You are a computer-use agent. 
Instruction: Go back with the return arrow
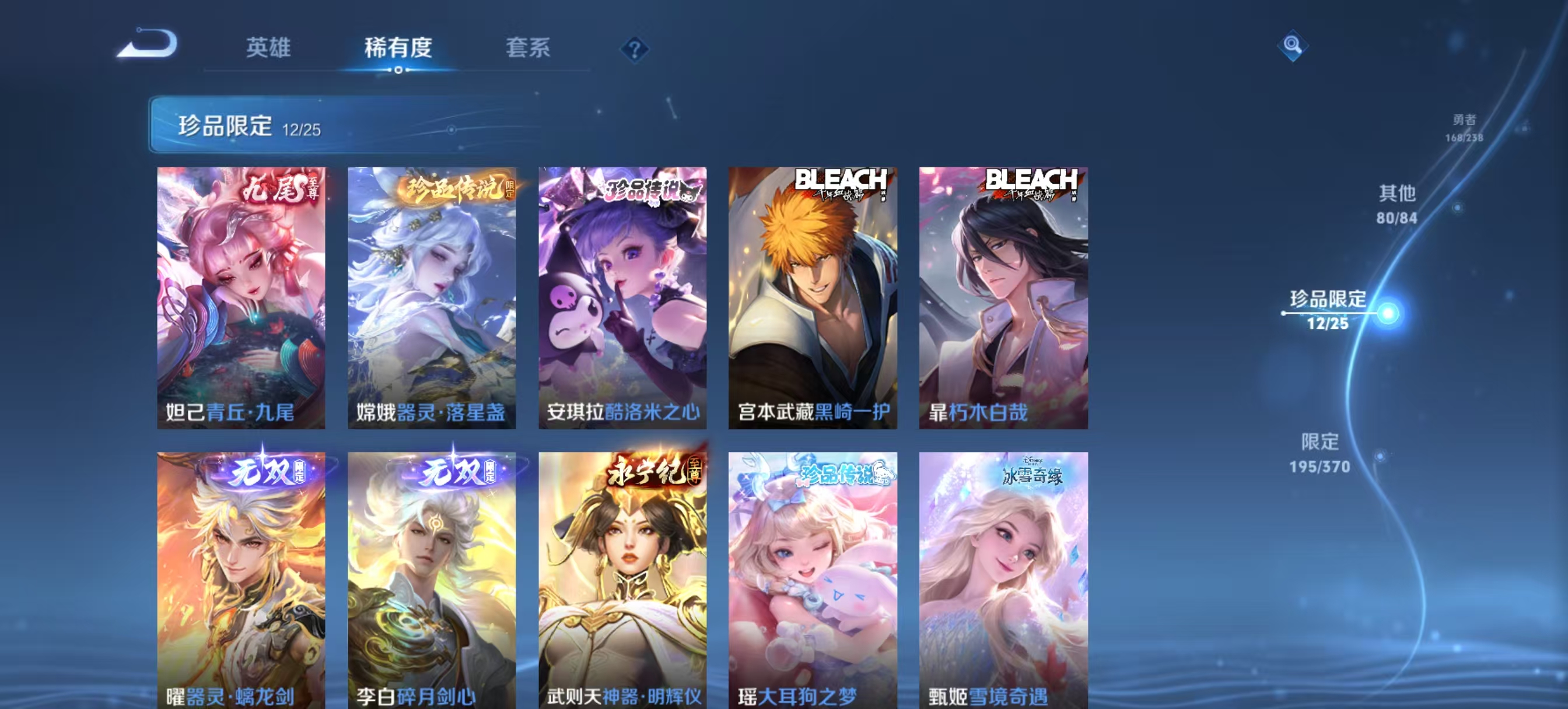pyautogui.click(x=148, y=44)
